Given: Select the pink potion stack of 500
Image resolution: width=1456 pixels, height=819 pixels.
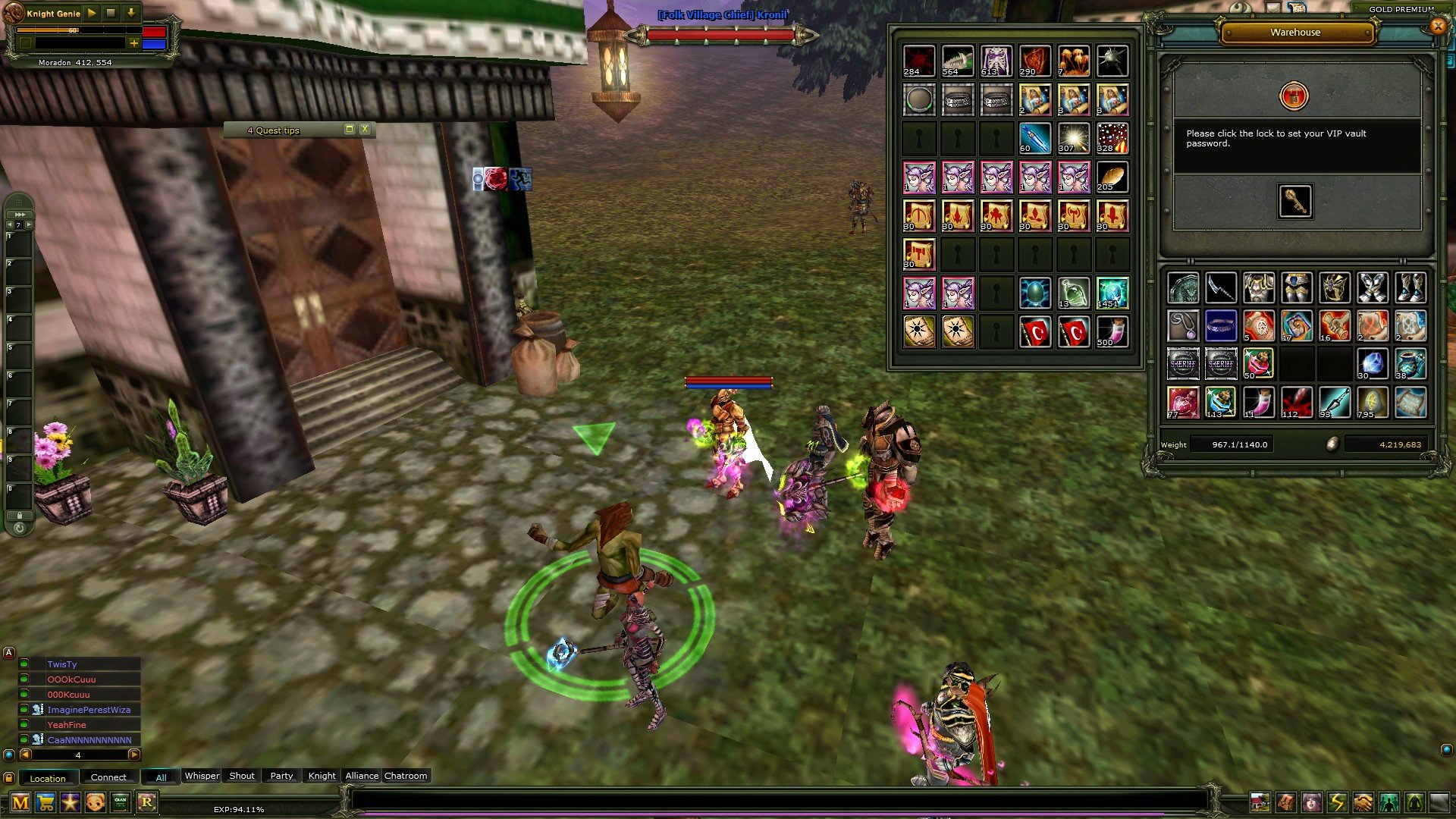Looking at the screenshot, I should pyautogui.click(x=1112, y=331).
